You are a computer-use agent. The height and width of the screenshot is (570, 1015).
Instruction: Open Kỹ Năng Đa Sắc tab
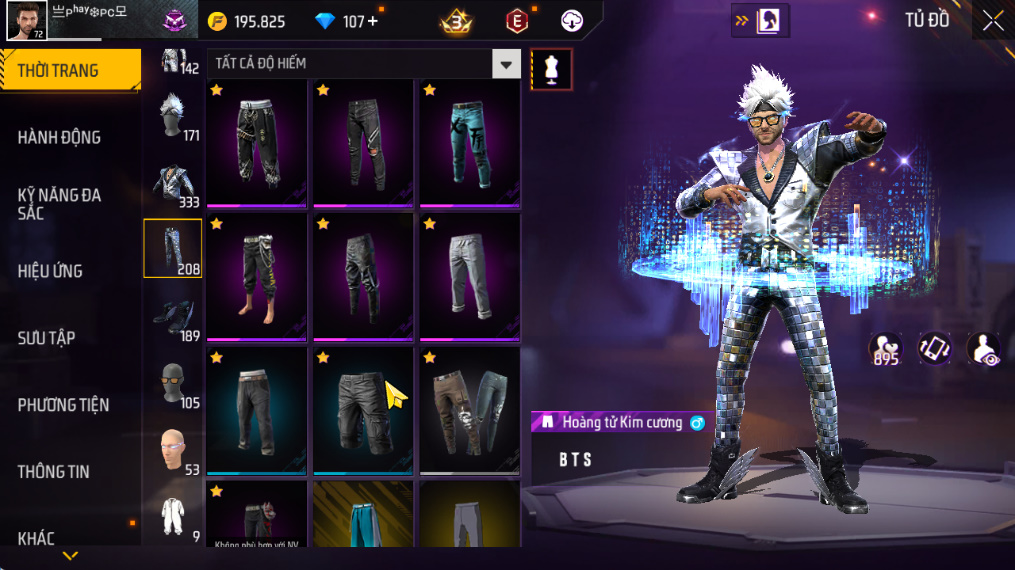(60, 204)
